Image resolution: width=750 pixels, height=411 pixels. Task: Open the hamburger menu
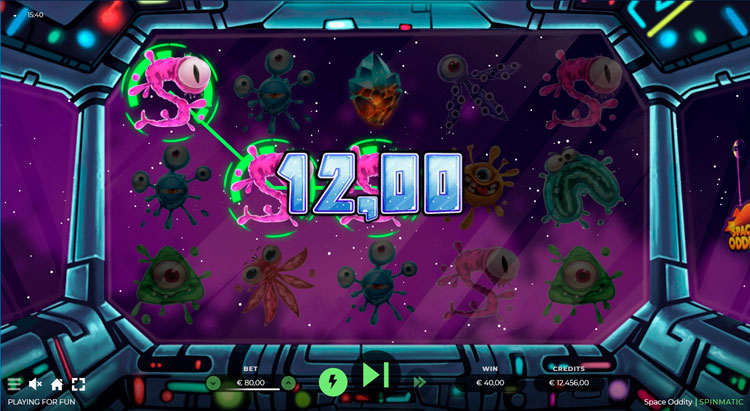14,384
